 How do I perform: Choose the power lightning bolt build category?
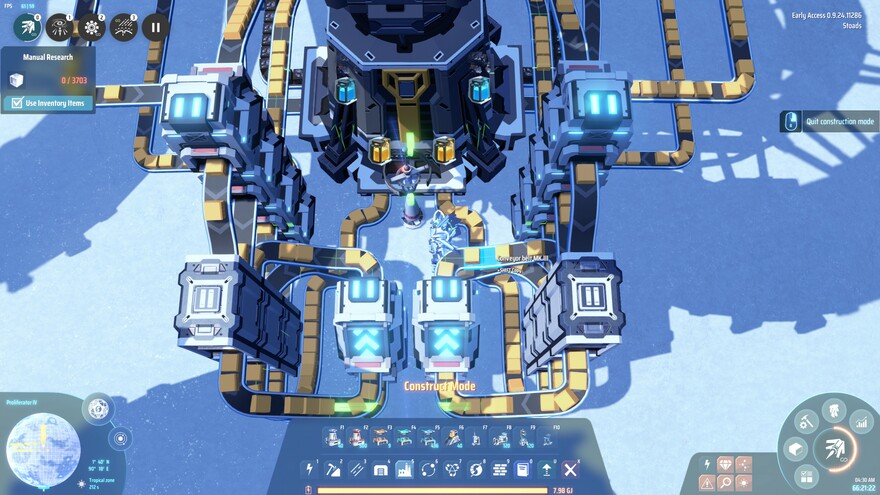coord(309,469)
